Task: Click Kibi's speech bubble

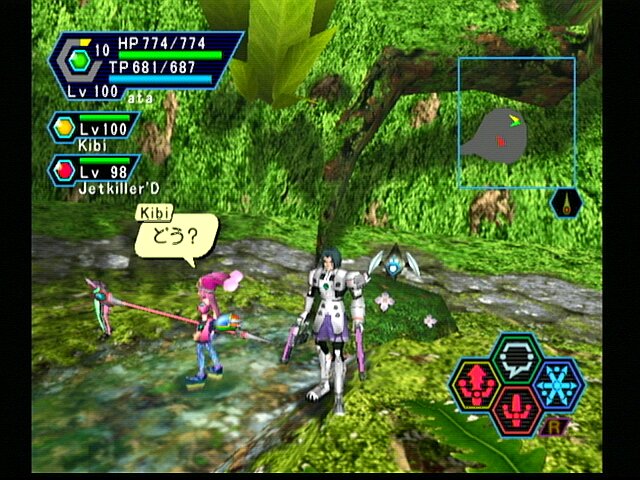Action: point(176,240)
